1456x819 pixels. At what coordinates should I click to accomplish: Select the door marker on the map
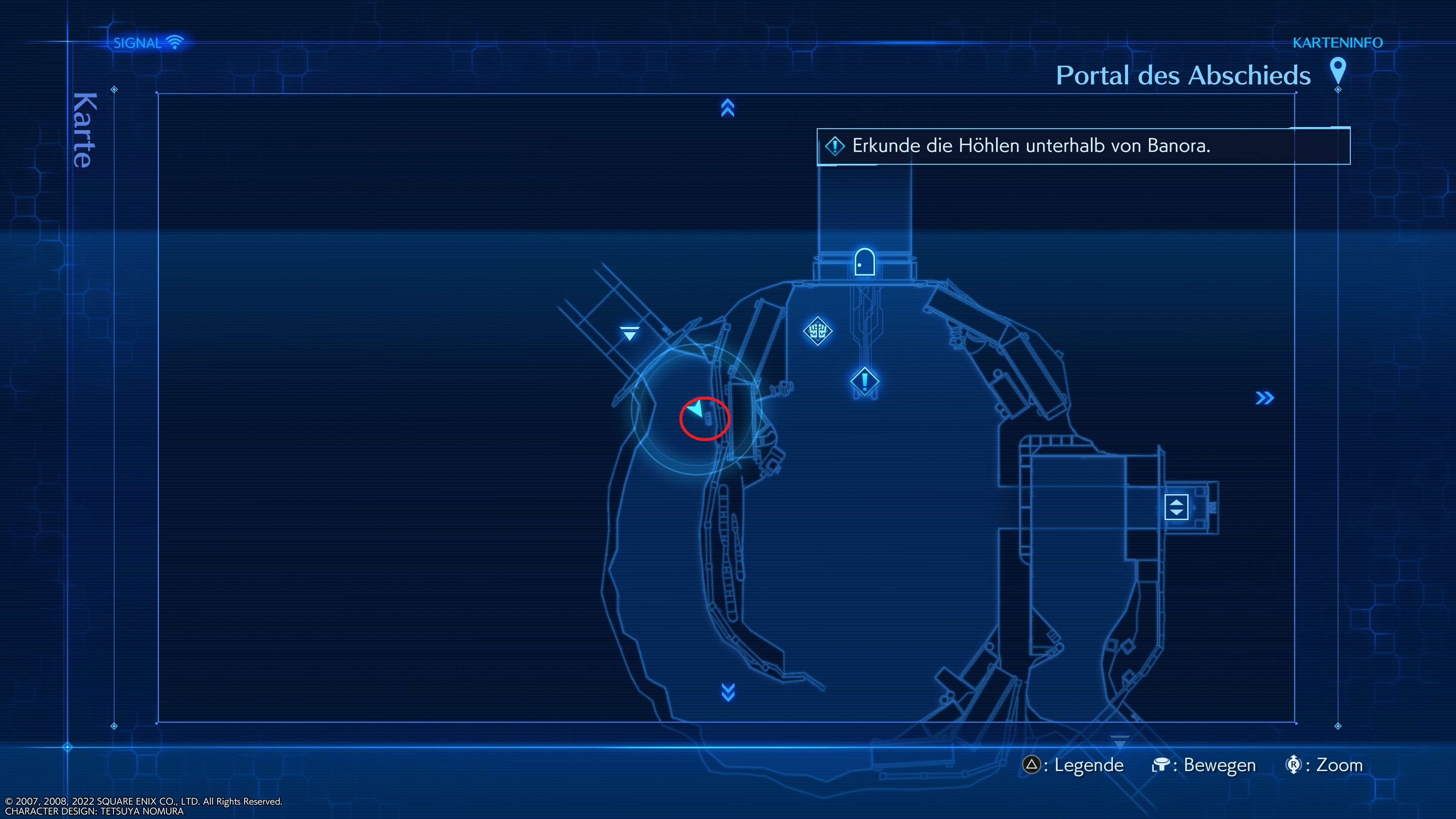pyautogui.click(x=864, y=262)
